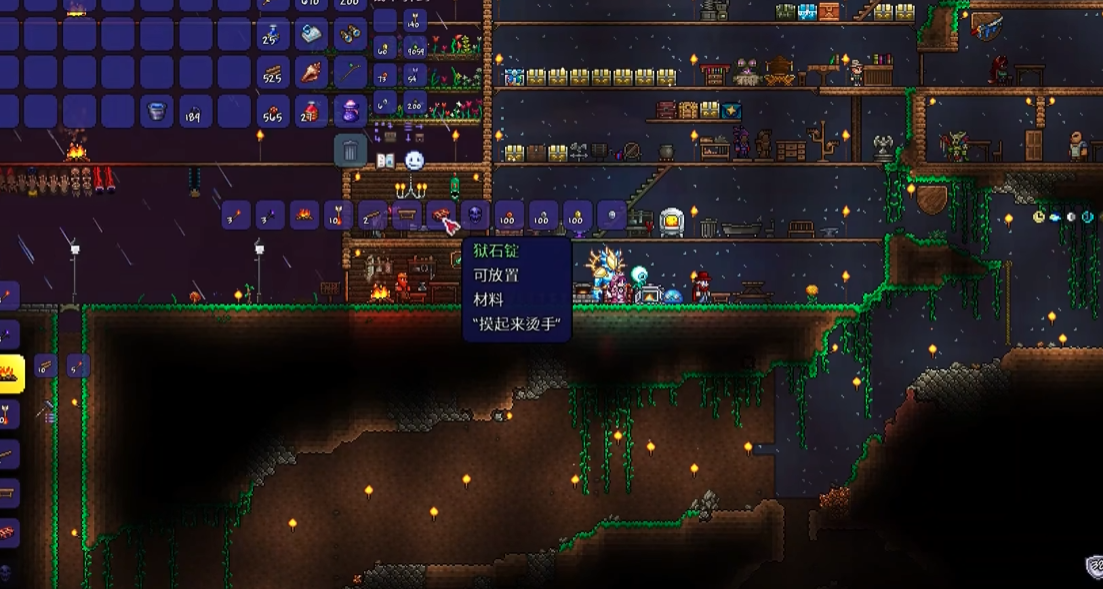
Task: Click the white smiley emote button
Action: pos(414,160)
